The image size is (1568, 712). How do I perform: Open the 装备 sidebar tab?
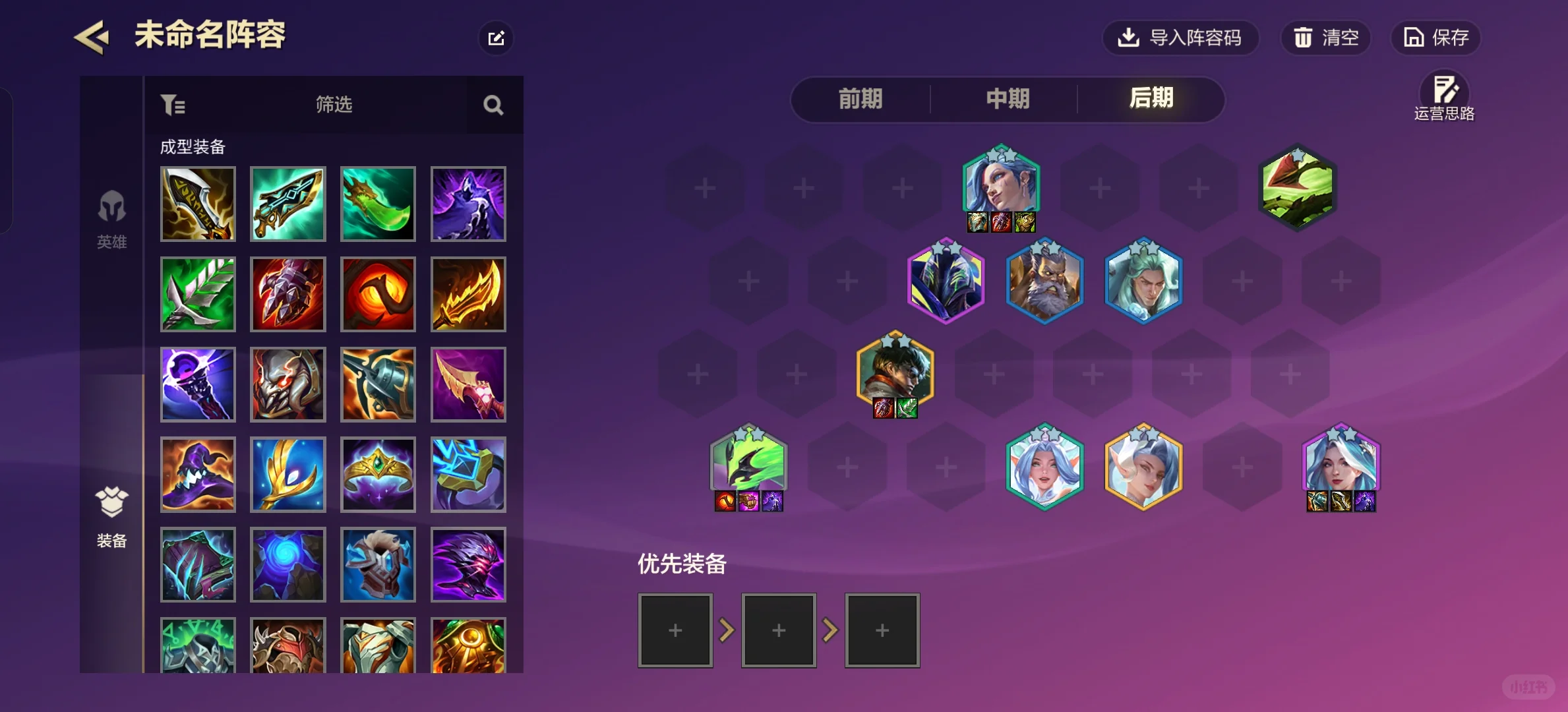coord(111,518)
